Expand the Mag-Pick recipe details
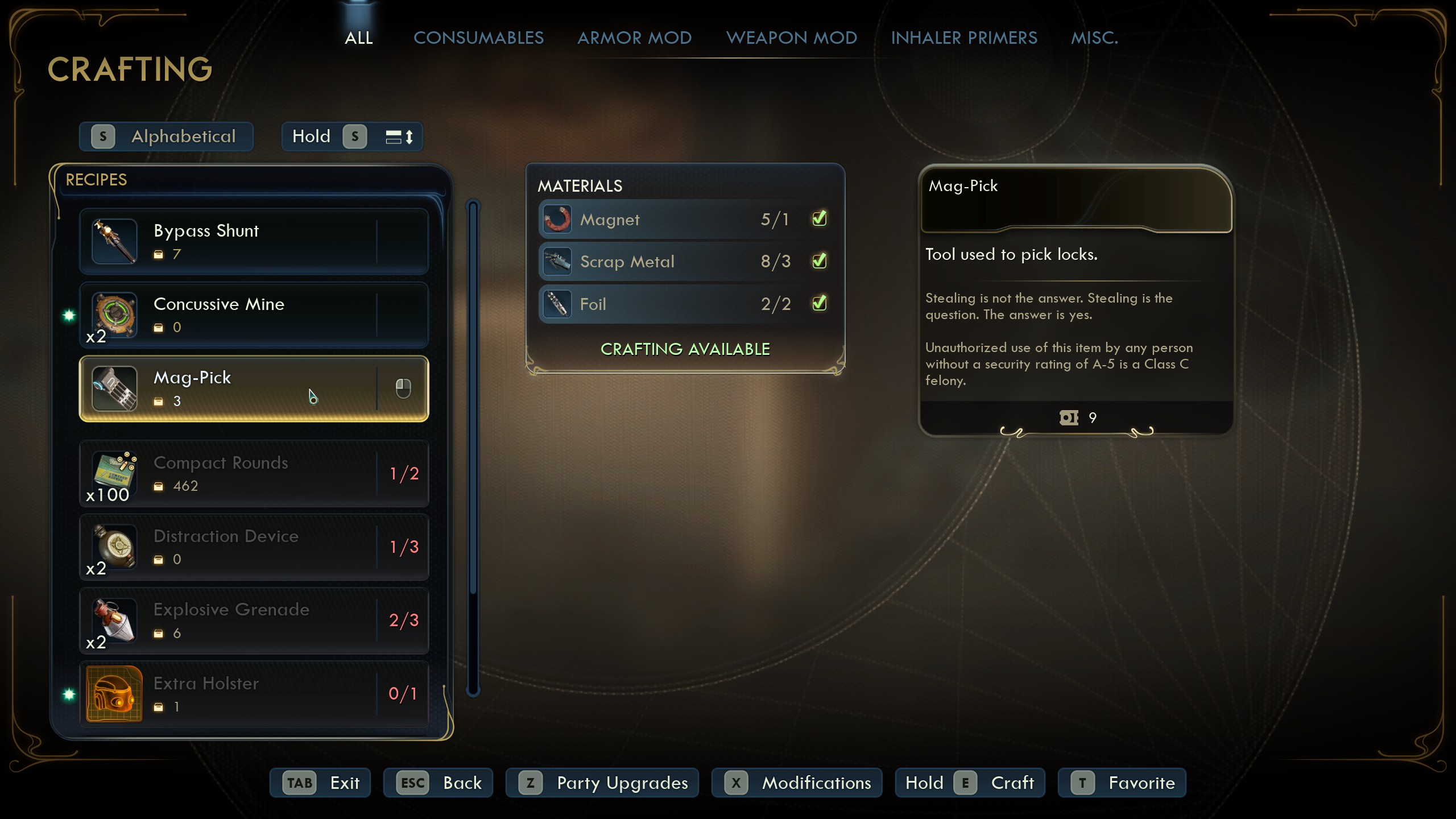The image size is (1456, 819). pyautogui.click(x=404, y=388)
